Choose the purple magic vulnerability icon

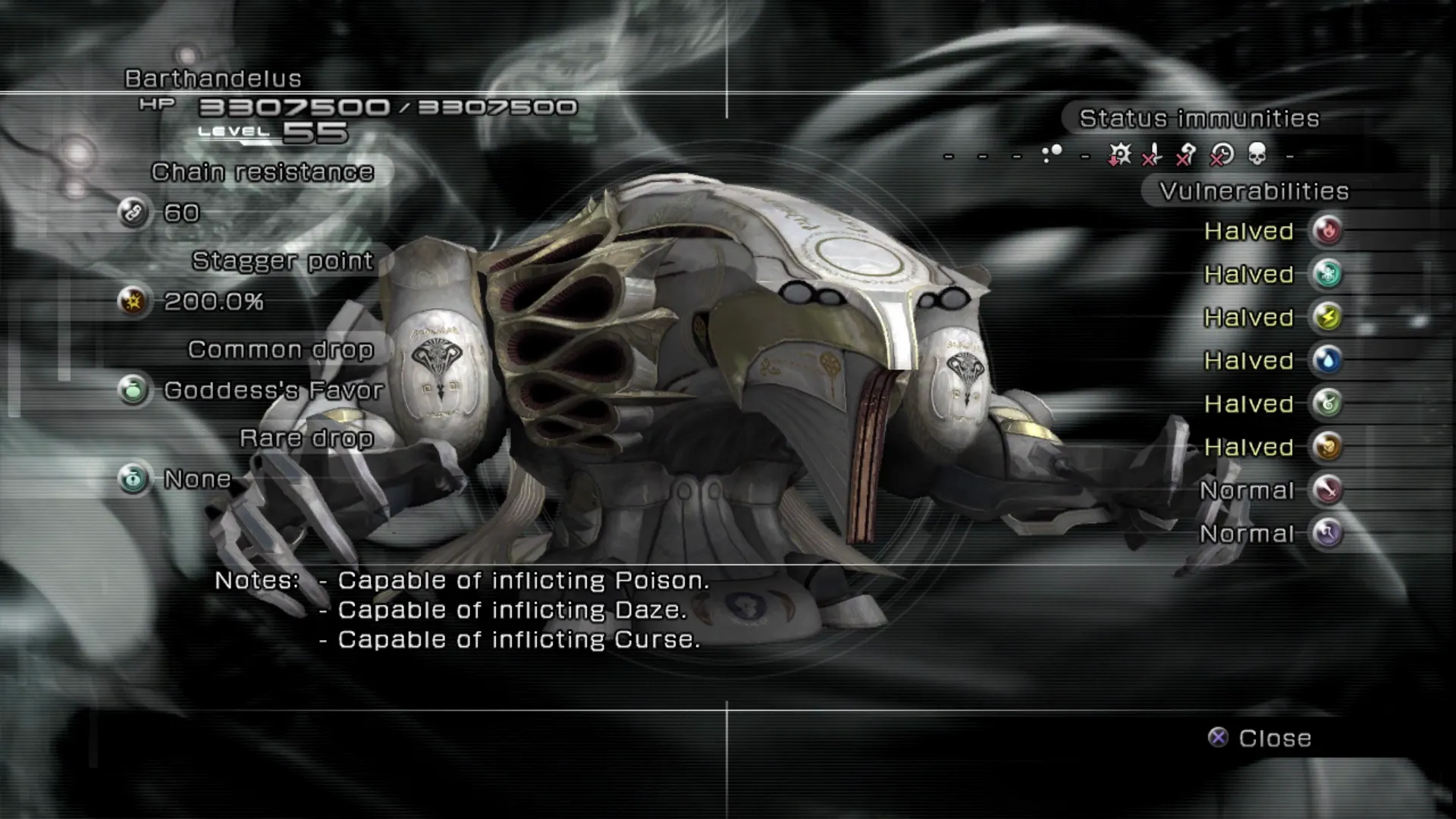1327,533
